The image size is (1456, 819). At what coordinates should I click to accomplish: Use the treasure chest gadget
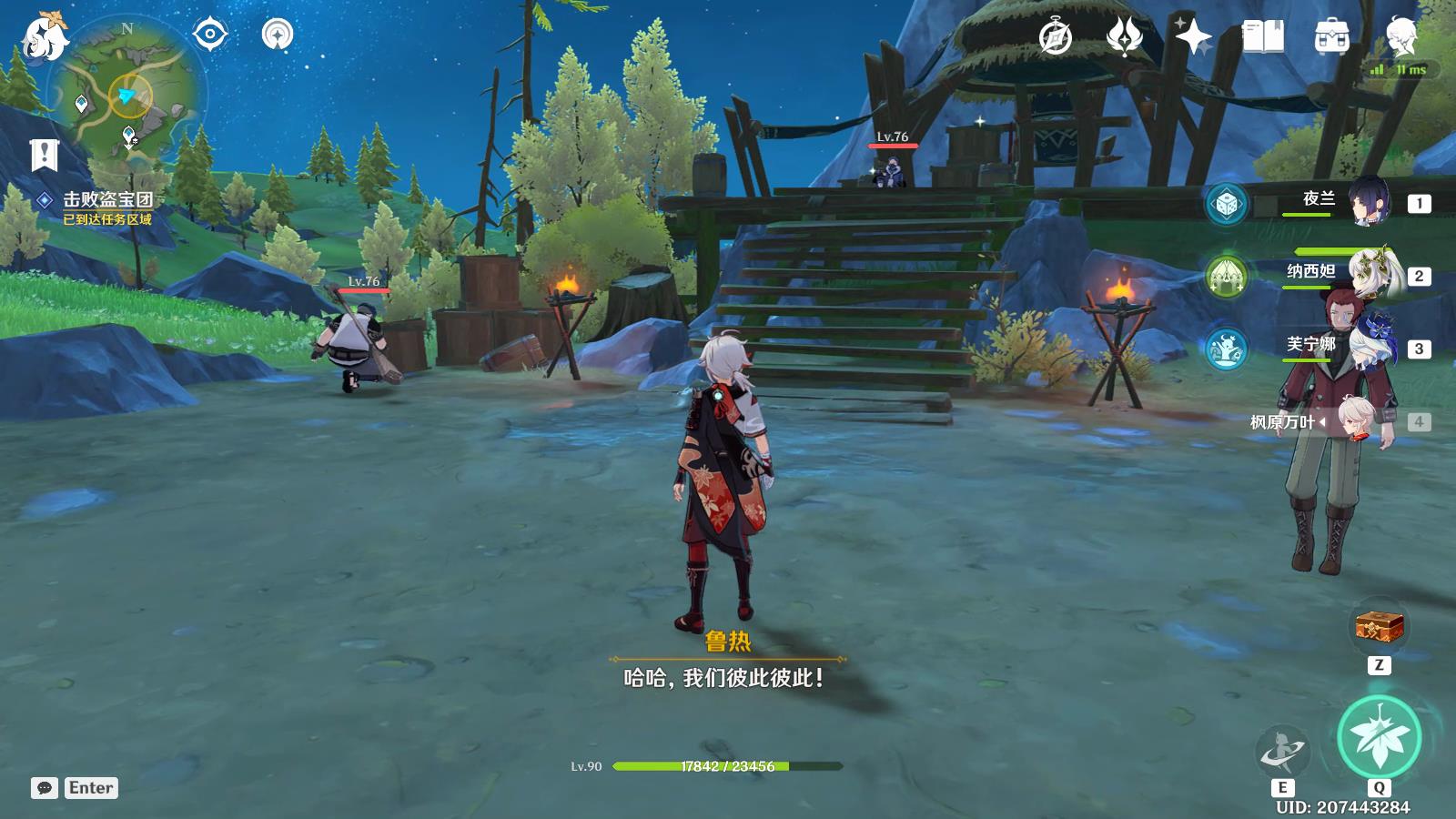(x=1379, y=627)
